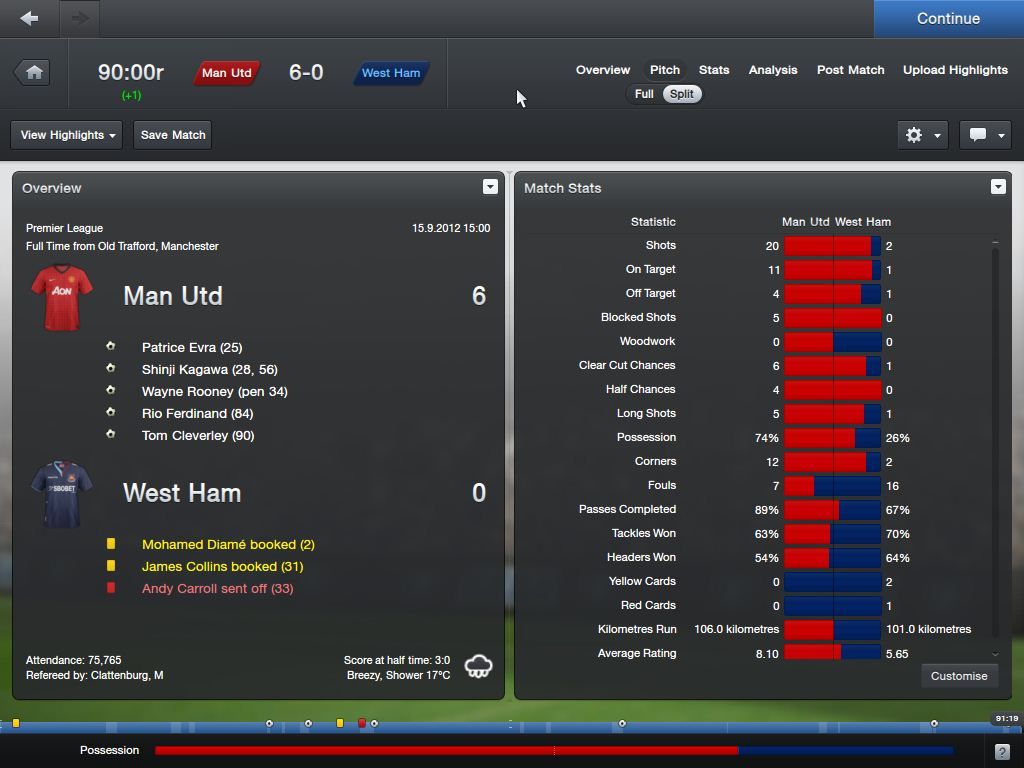Screen dimensions: 1024x768
Task: Switch to the Overview tab
Action: (603, 70)
